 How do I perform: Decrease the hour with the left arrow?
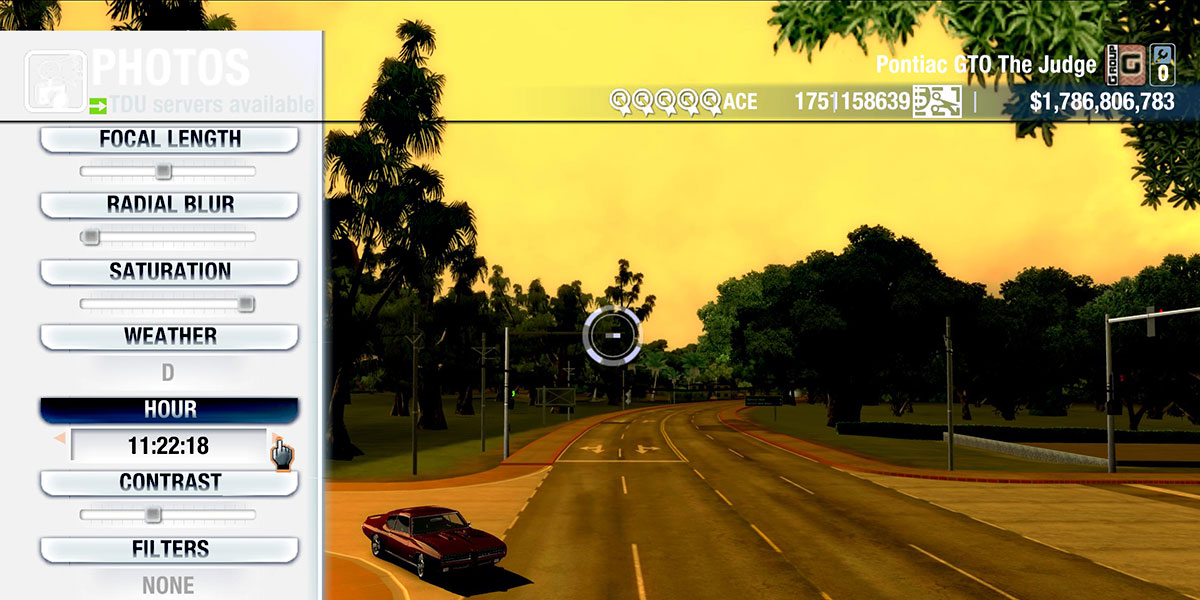click(x=60, y=439)
